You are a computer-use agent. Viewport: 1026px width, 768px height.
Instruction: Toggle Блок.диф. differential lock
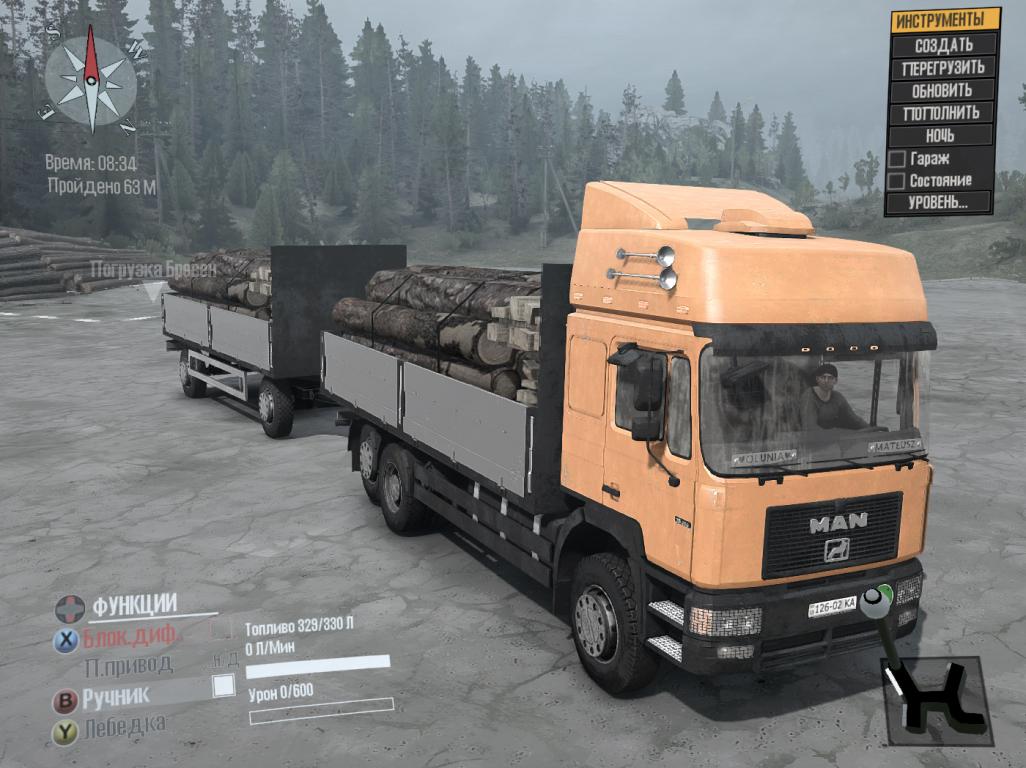pyautogui.click(x=130, y=636)
